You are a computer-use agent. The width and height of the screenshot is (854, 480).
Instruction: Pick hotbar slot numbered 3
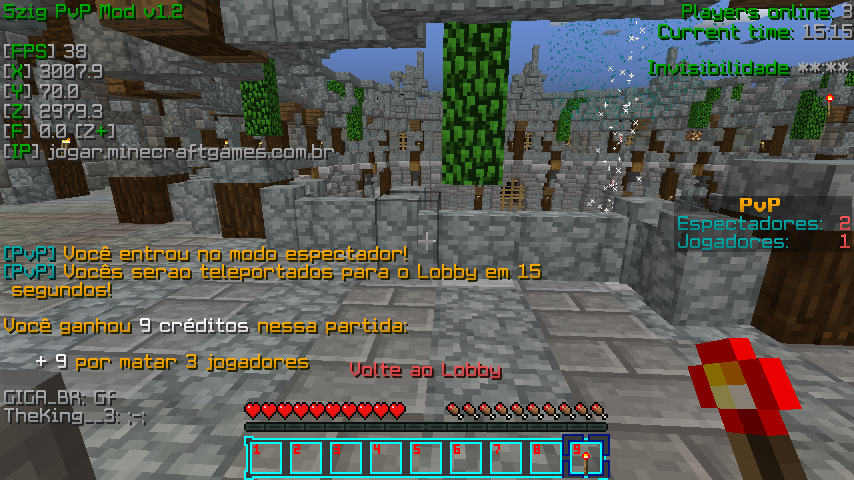(x=345, y=457)
